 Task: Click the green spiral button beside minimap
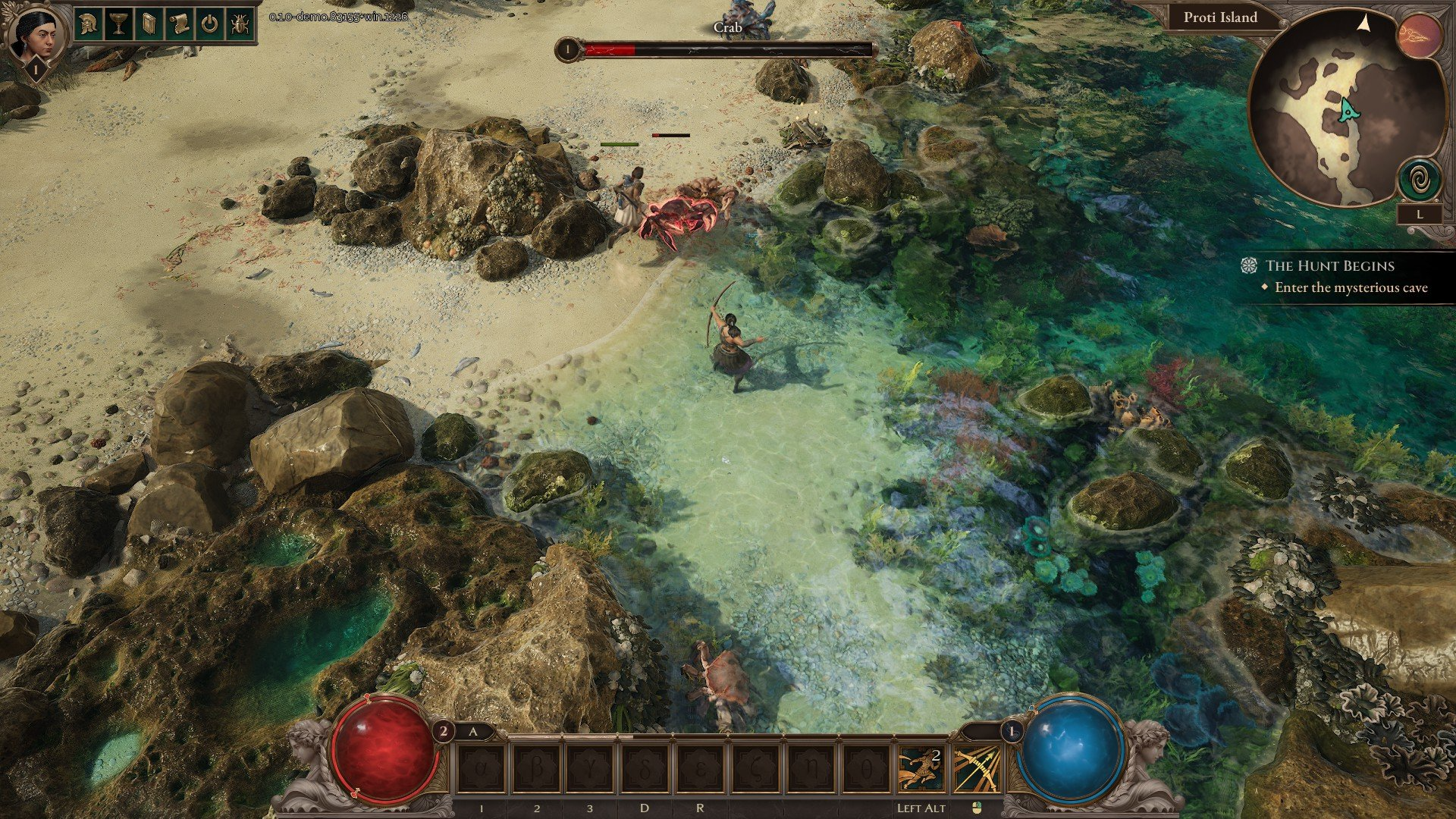1420,182
